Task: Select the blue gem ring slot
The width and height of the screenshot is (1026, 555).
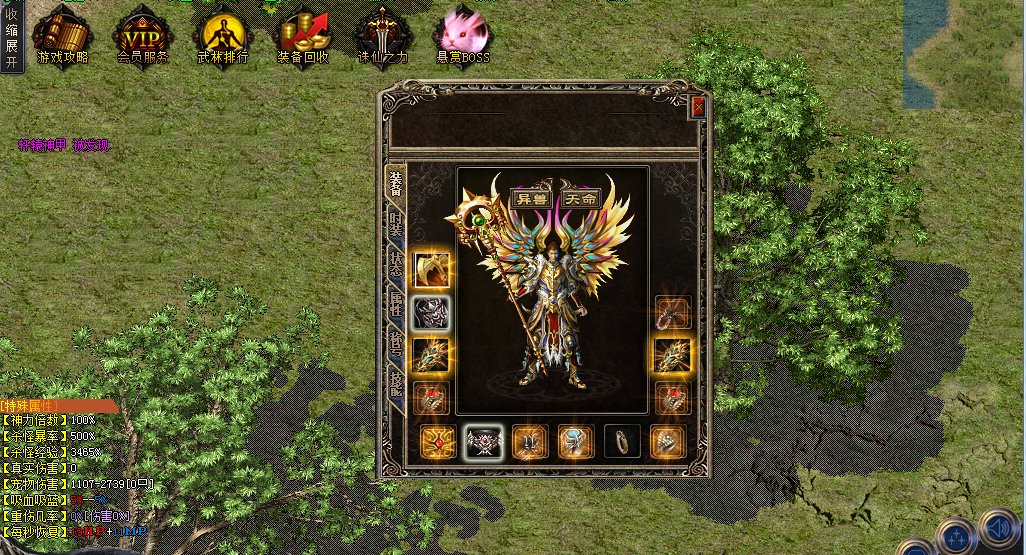Action: coord(577,441)
